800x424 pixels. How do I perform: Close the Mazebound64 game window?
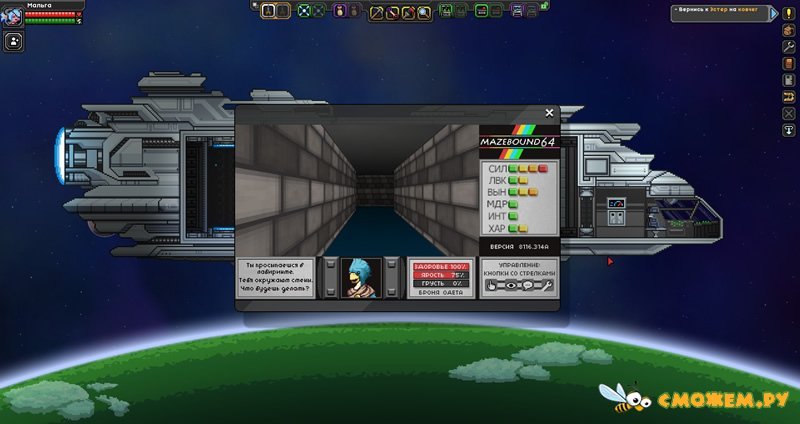549,113
